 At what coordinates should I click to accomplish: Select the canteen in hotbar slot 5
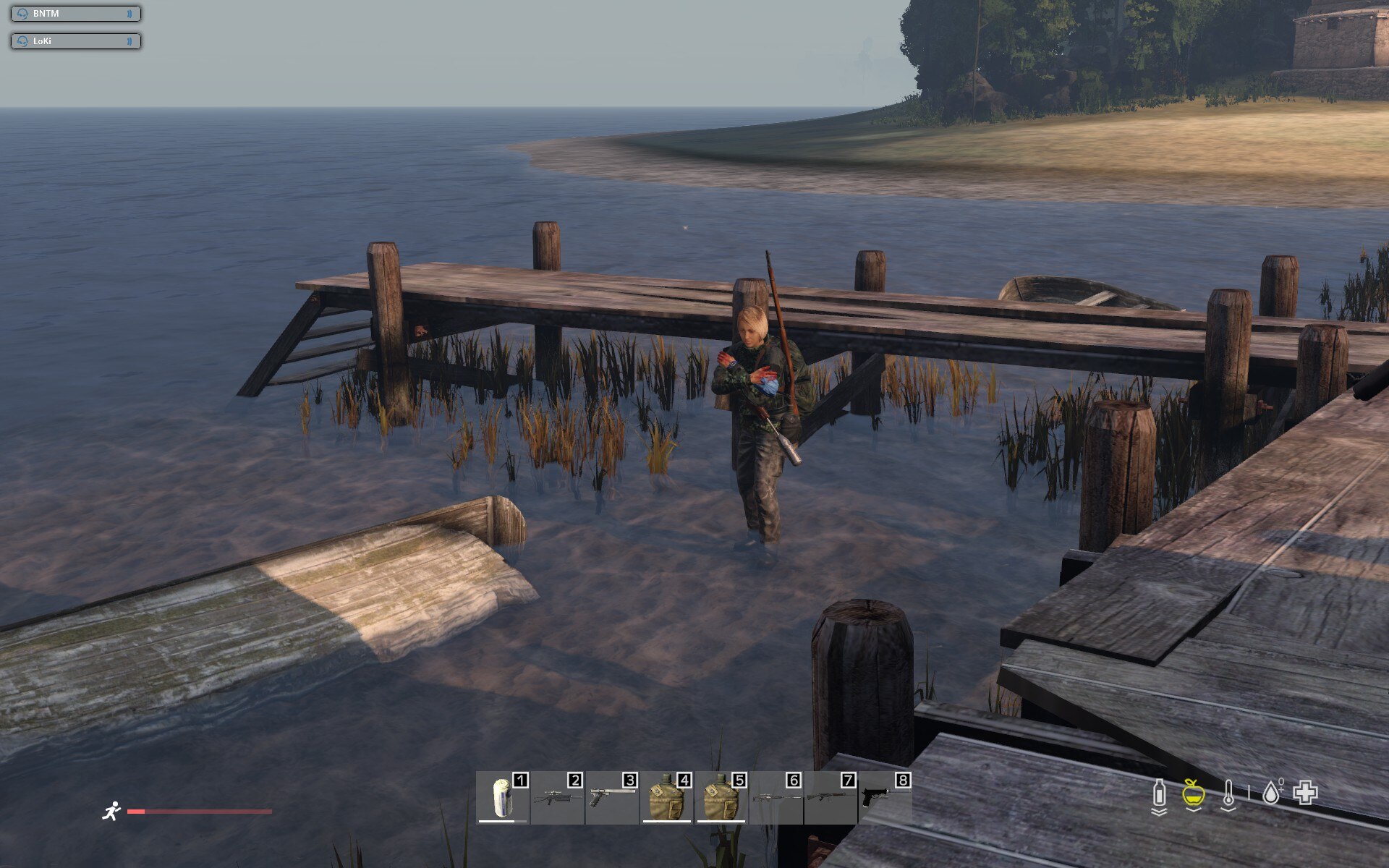[x=721, y=798]
